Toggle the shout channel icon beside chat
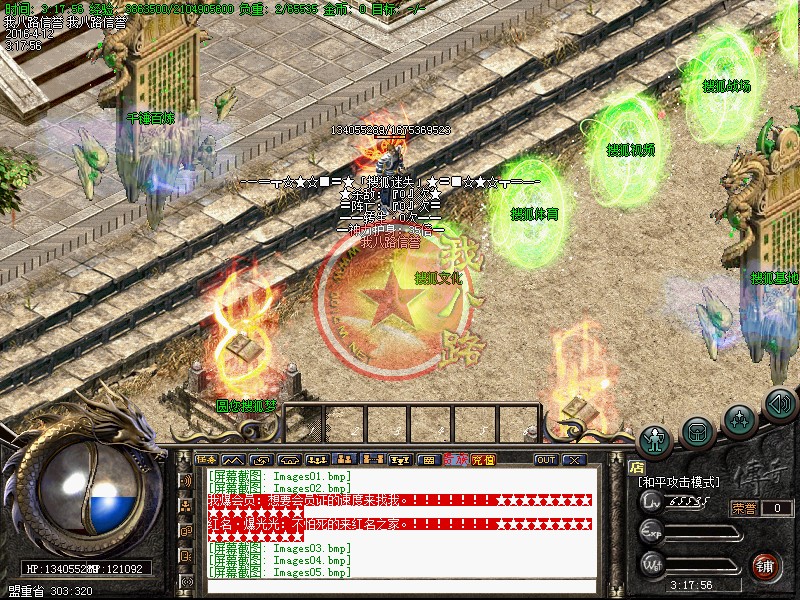The image size is (800, 600). point(186,480)
